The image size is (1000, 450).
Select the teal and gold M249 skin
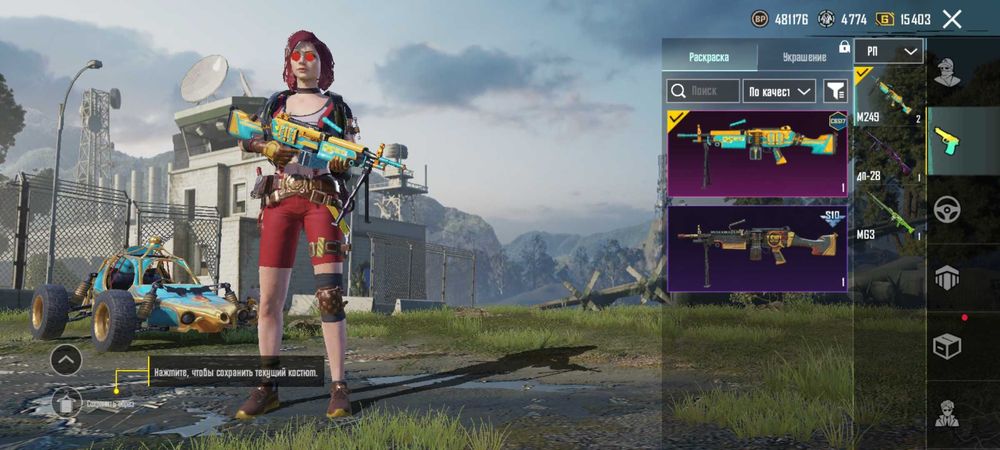757,153
